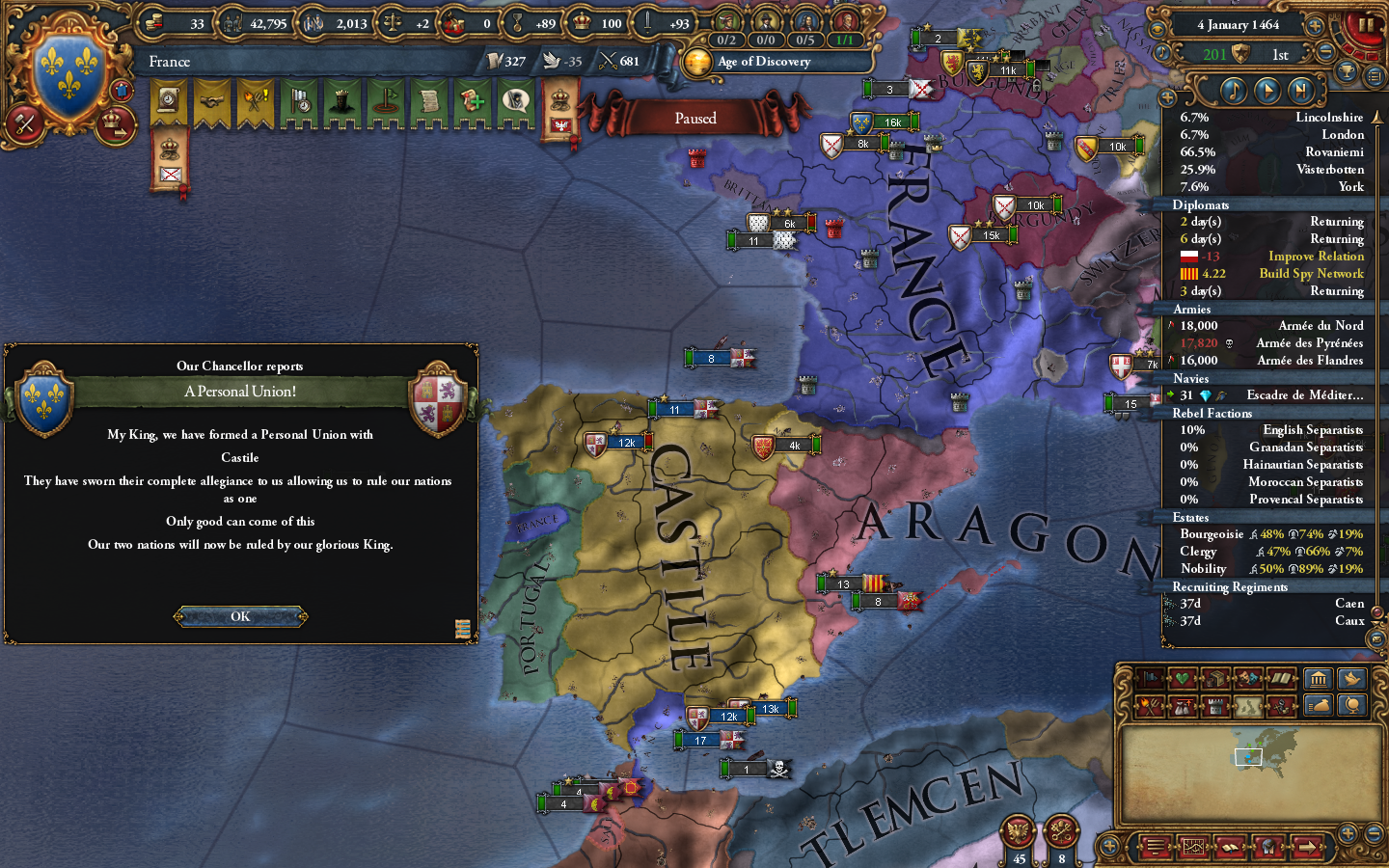Screen dimensions: 1389x868
Task: Open country view via the France nameplate
Action: [169, 61]
